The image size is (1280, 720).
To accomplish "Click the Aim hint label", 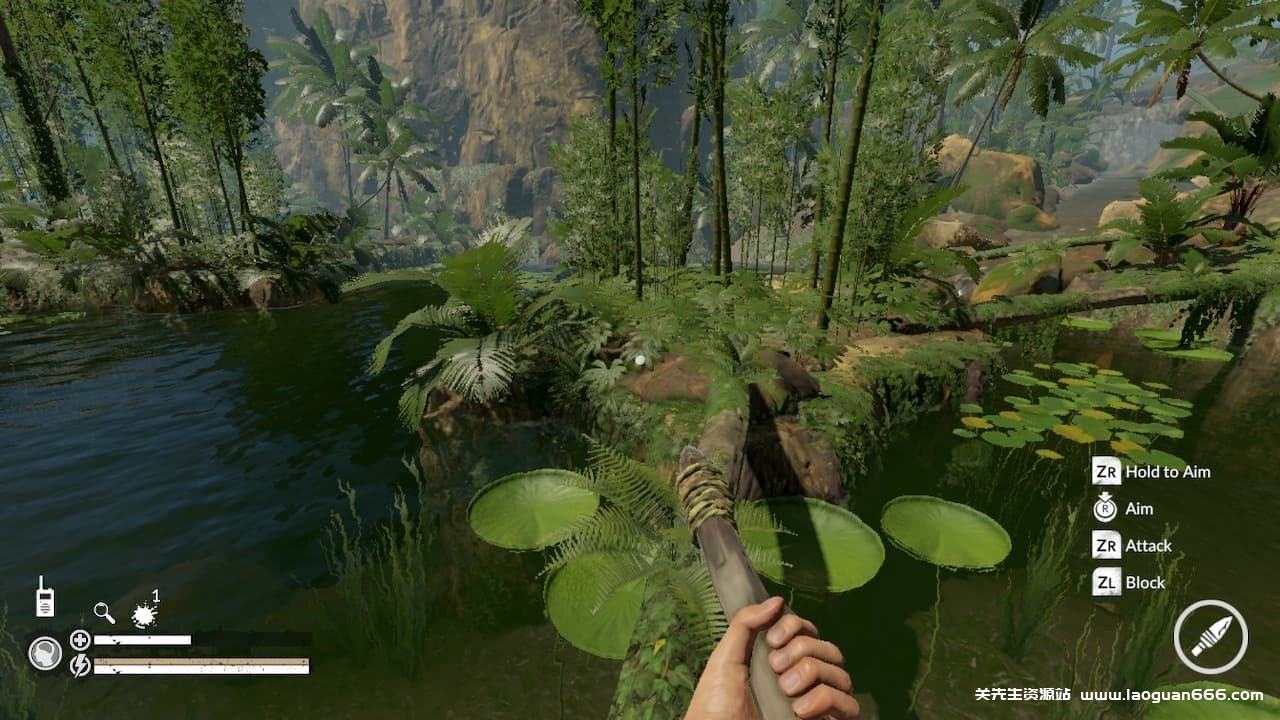I will (x=1138, y=508).
